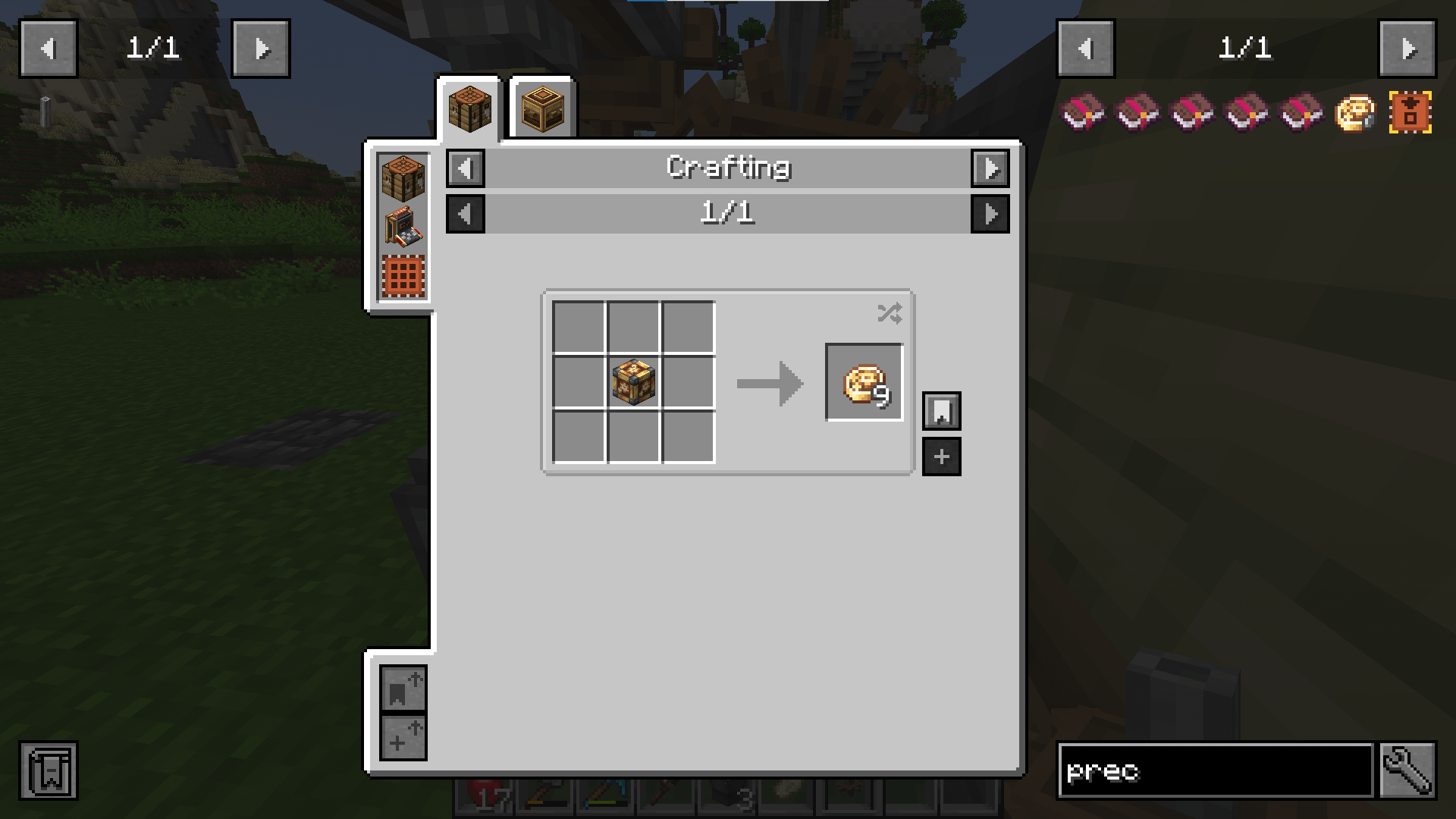This screenshot has height=819, width=1456.
Task: Go to previous page of item list
Action: [x=1085, y=49]
